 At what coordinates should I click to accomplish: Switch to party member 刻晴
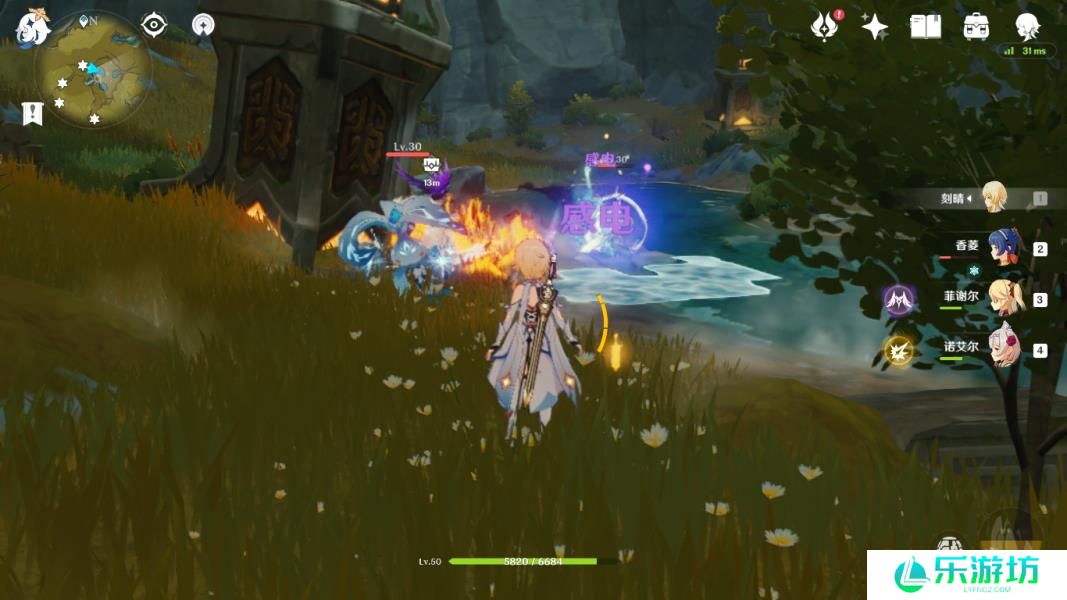[993, 197]
